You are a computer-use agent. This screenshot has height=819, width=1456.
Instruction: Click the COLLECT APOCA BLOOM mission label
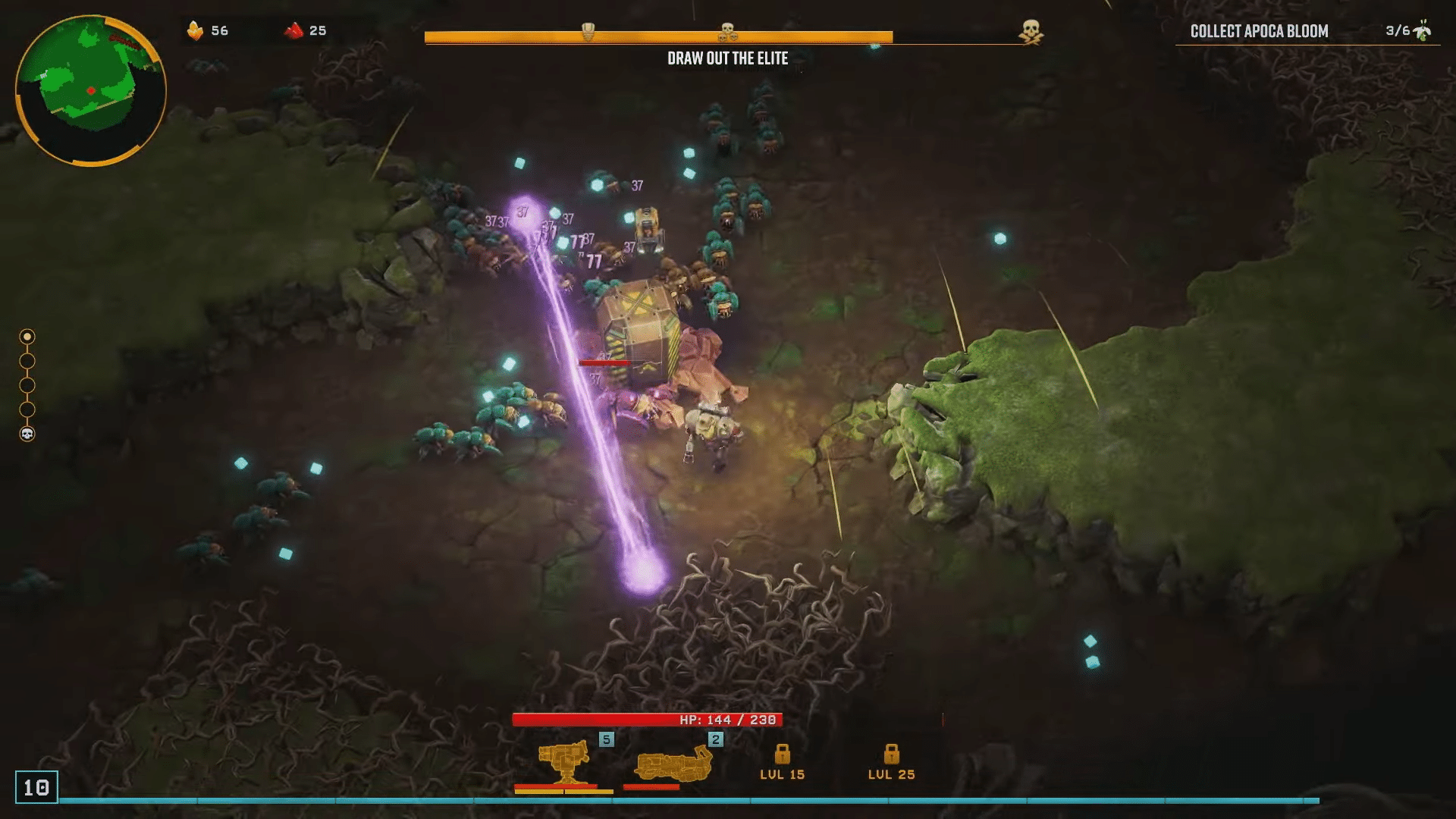(1258, 31)
